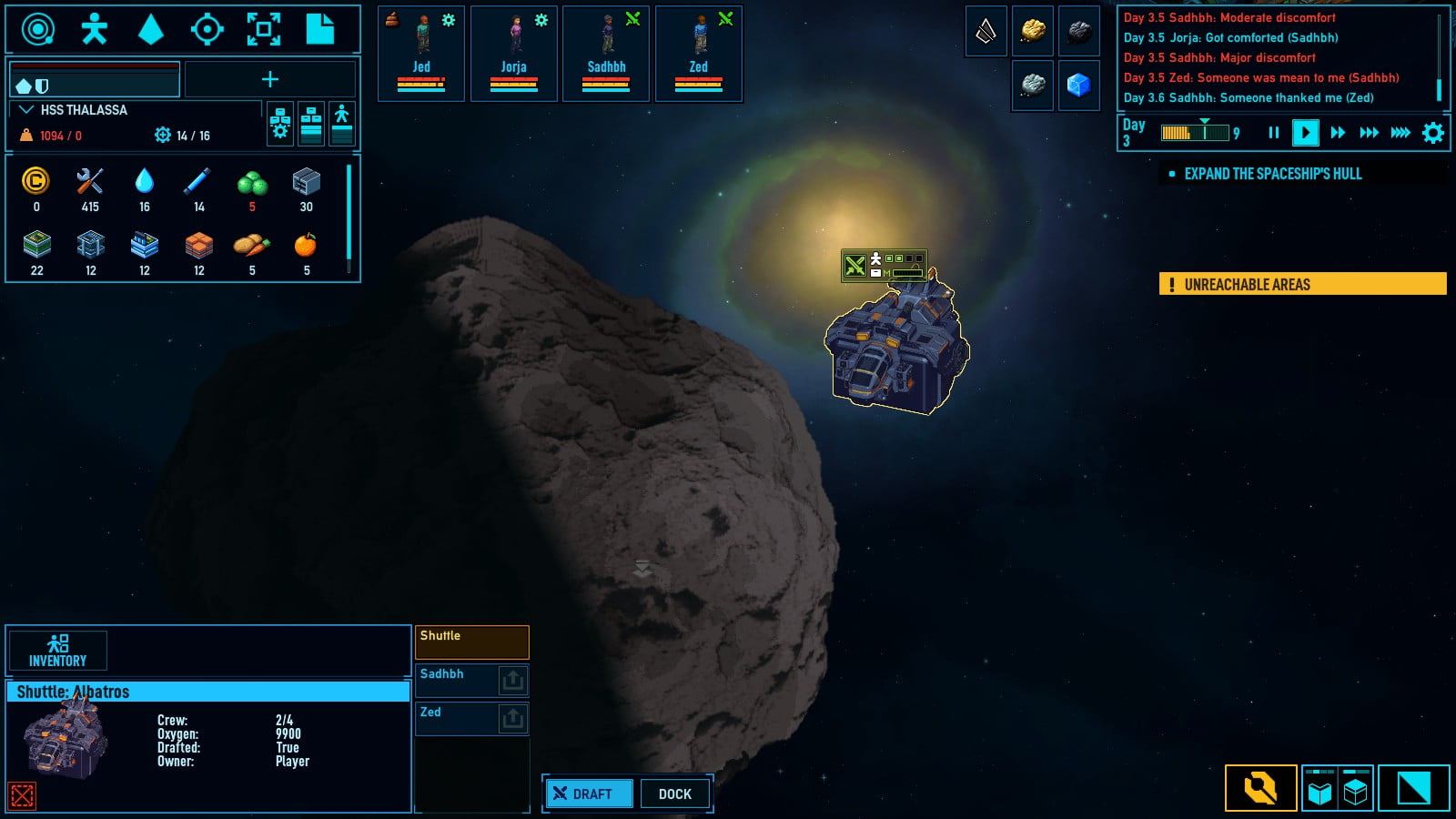Set game speed to normal play
The image size is (1456, 819).
tap(1305, 133)
